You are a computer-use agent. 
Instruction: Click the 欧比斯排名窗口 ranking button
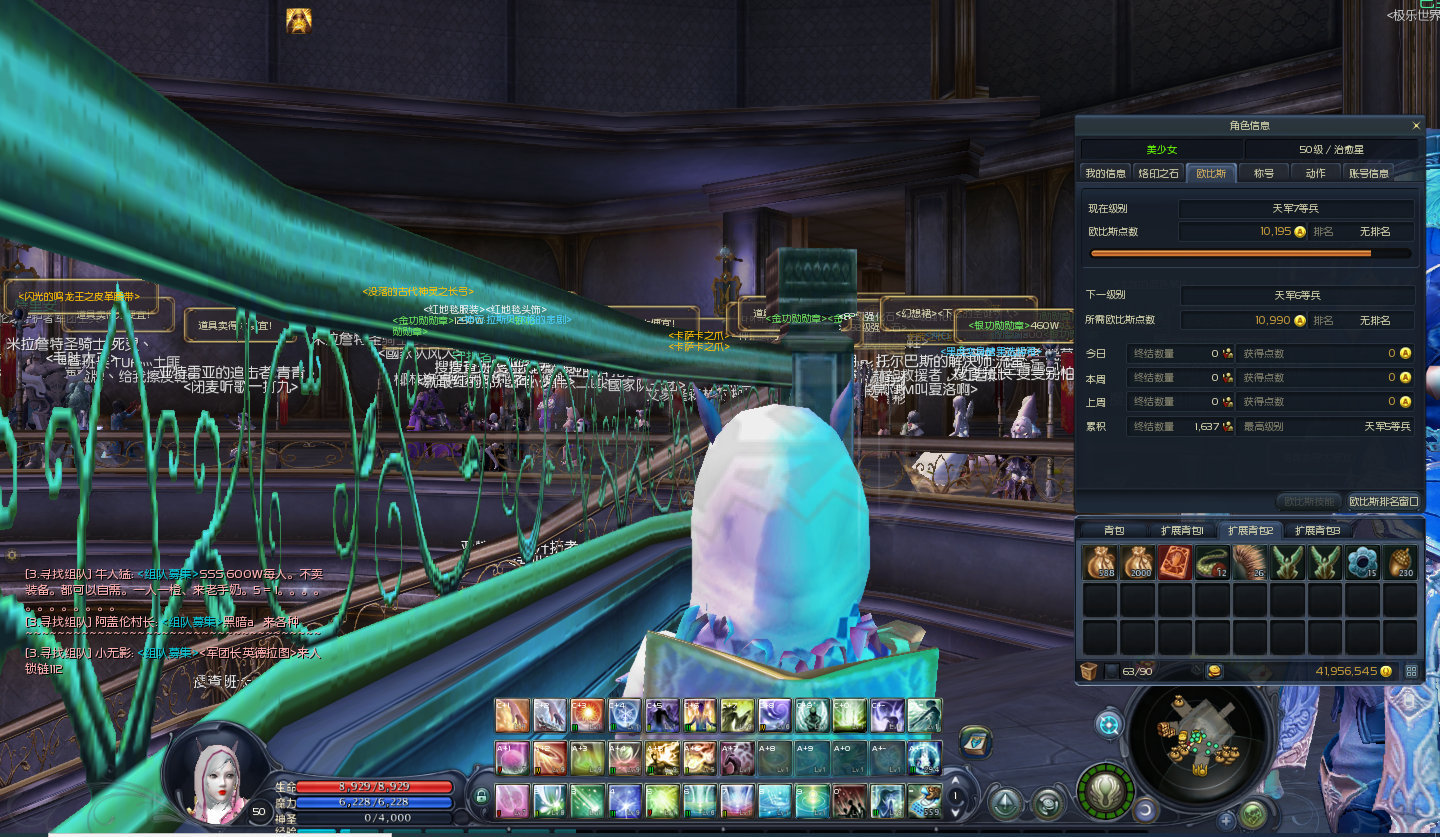pos(1383,501)
